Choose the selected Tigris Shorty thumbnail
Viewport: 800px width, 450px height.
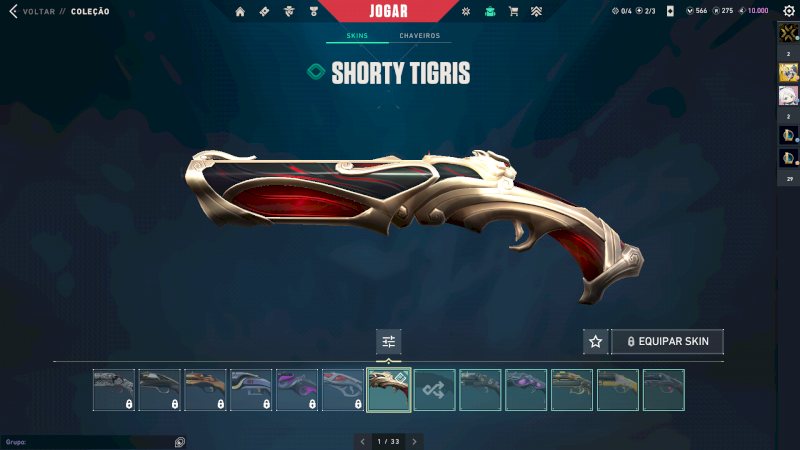coord(389,390)
